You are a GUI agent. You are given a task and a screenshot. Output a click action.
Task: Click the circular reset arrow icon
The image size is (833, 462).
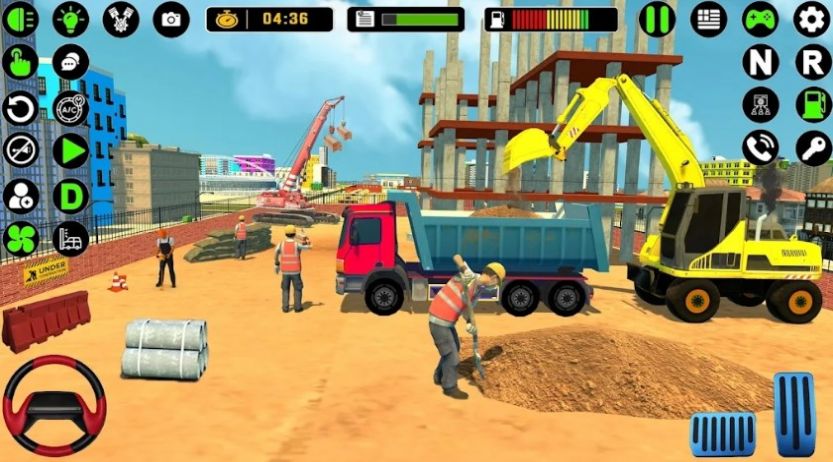tap(20, 107)
